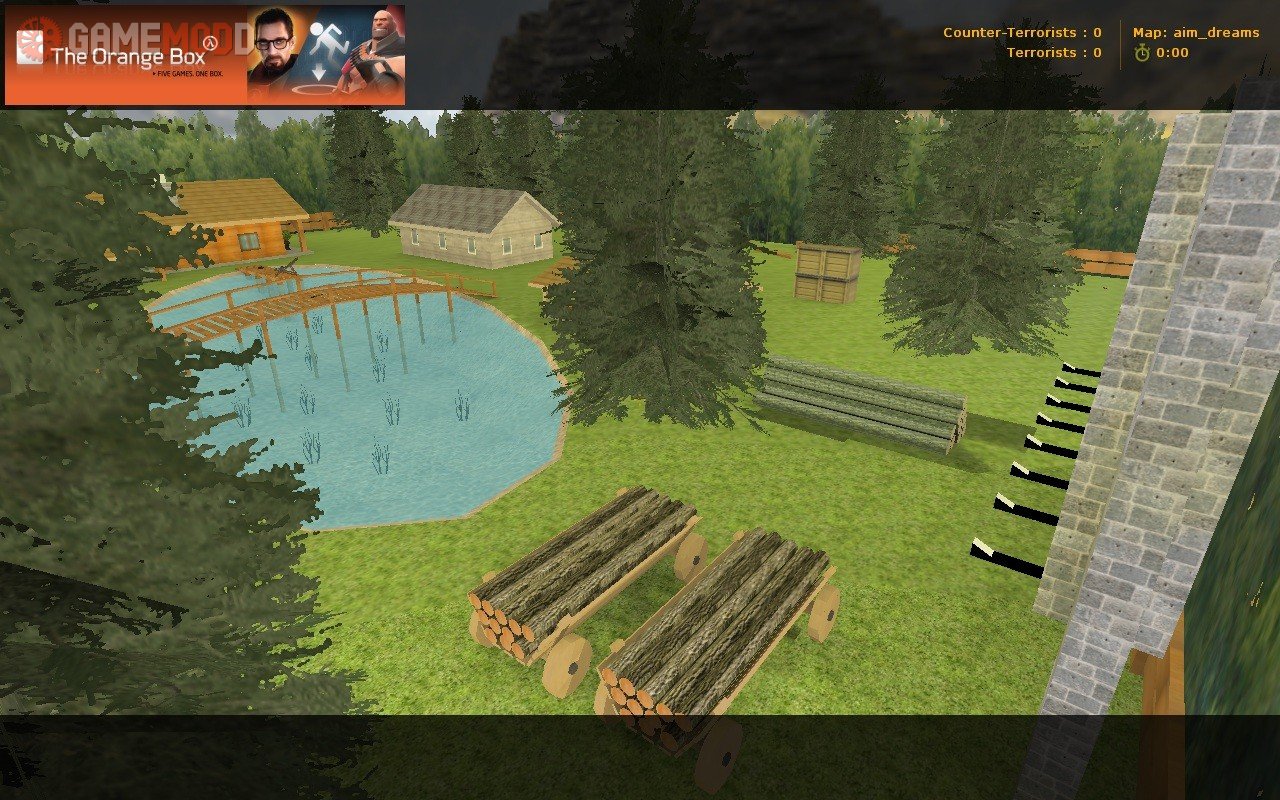Open The Orange Box advertisement banner
Viewport: 1280px width, 800px height.
[205, 55]
